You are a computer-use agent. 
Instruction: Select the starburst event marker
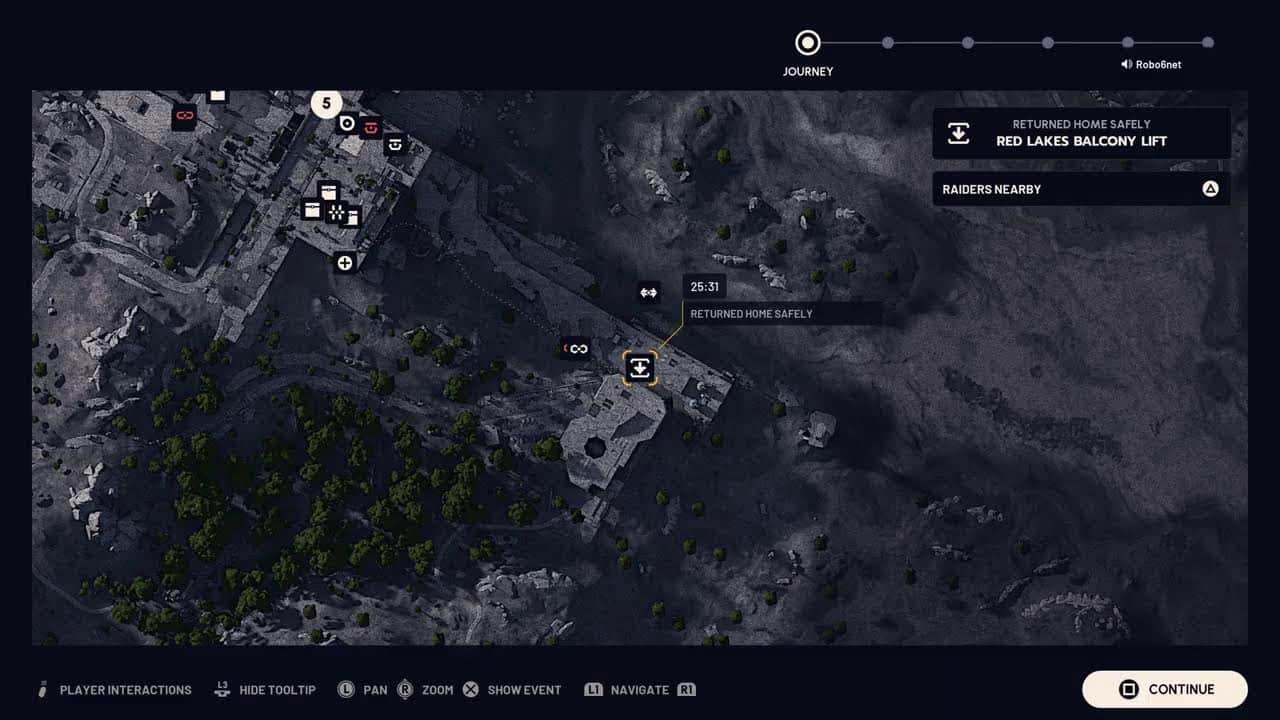(337, 212)
